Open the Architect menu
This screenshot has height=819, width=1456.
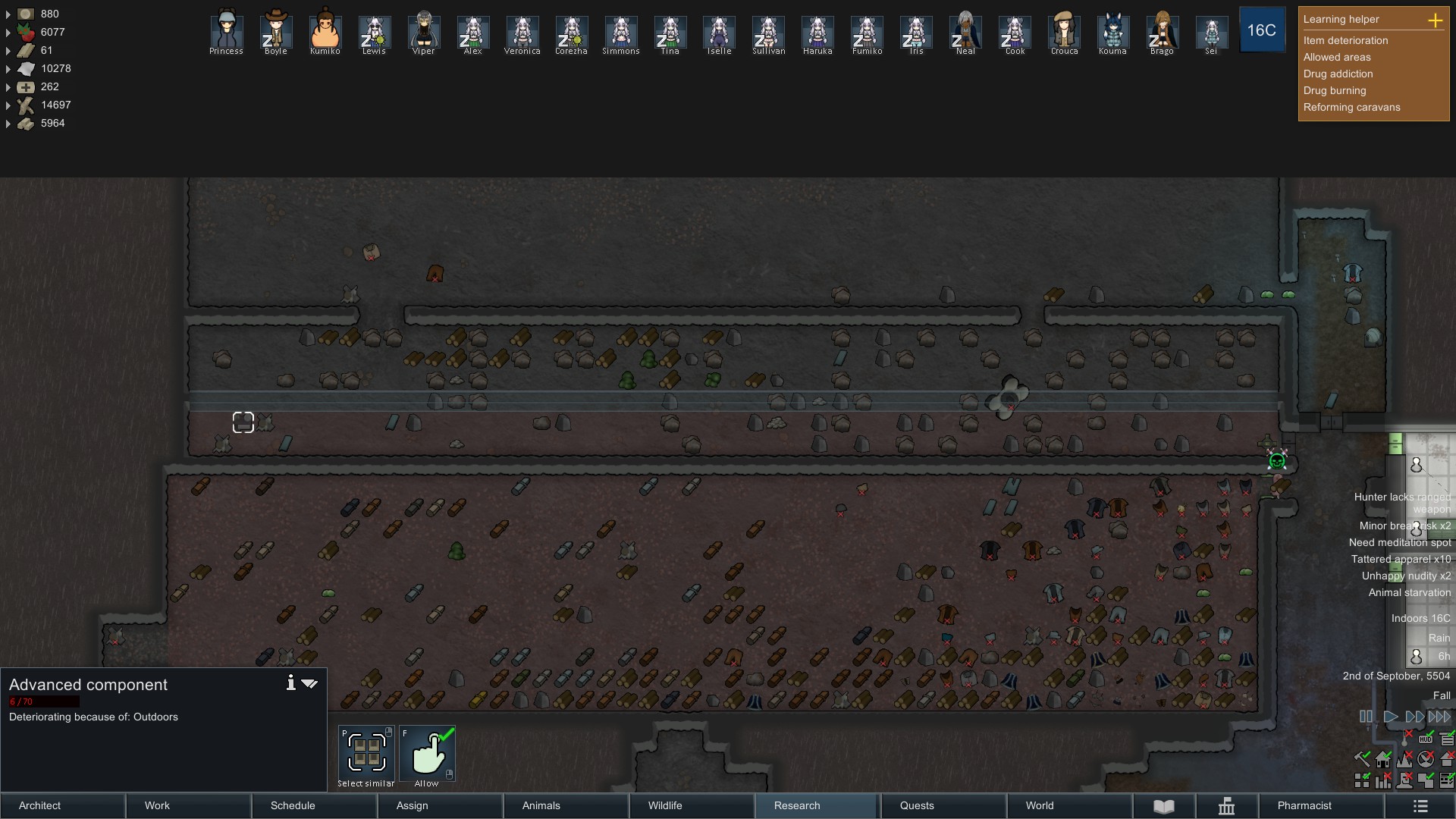pos(62,805)
